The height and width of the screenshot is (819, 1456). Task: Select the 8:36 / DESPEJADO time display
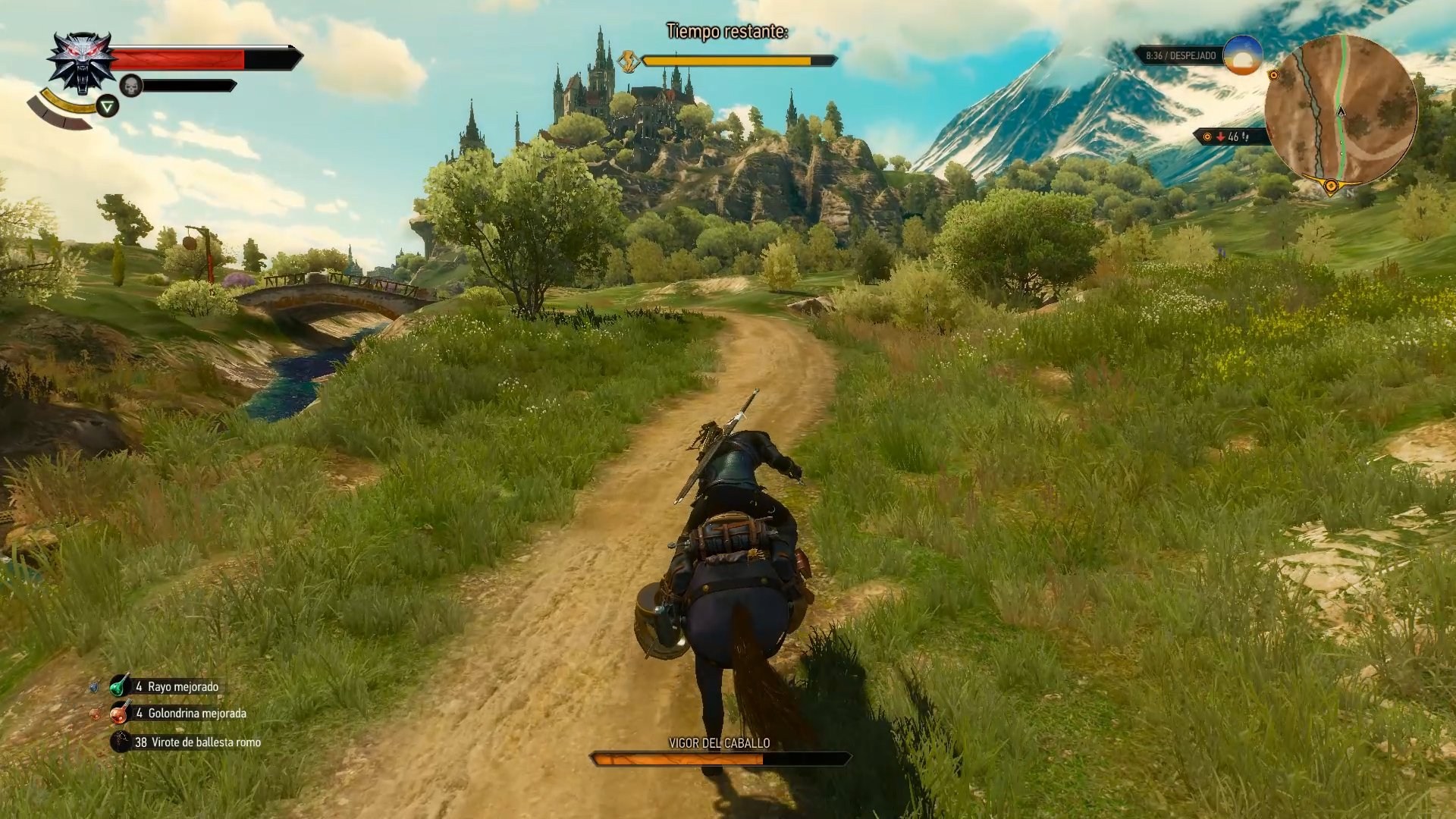pos(1181,55)
